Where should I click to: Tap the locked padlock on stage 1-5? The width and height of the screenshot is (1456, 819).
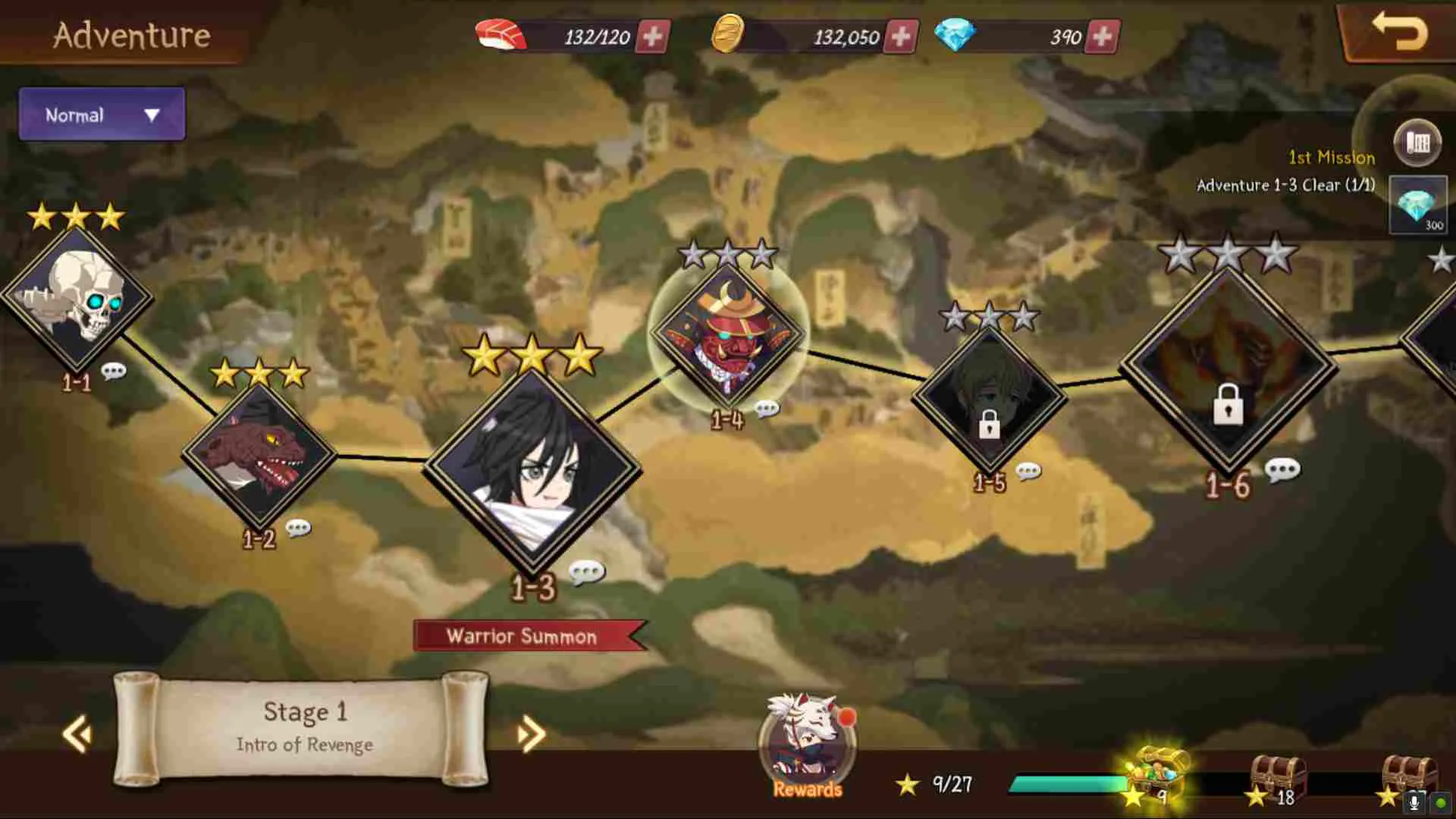pyautogui.click(x=990, y=424)
